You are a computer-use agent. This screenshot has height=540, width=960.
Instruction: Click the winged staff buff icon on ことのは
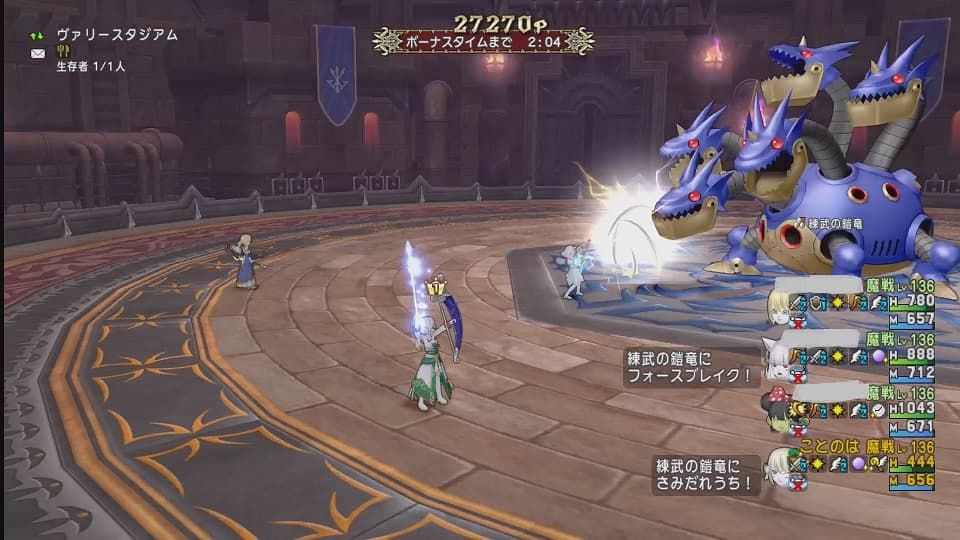point(878,463)
